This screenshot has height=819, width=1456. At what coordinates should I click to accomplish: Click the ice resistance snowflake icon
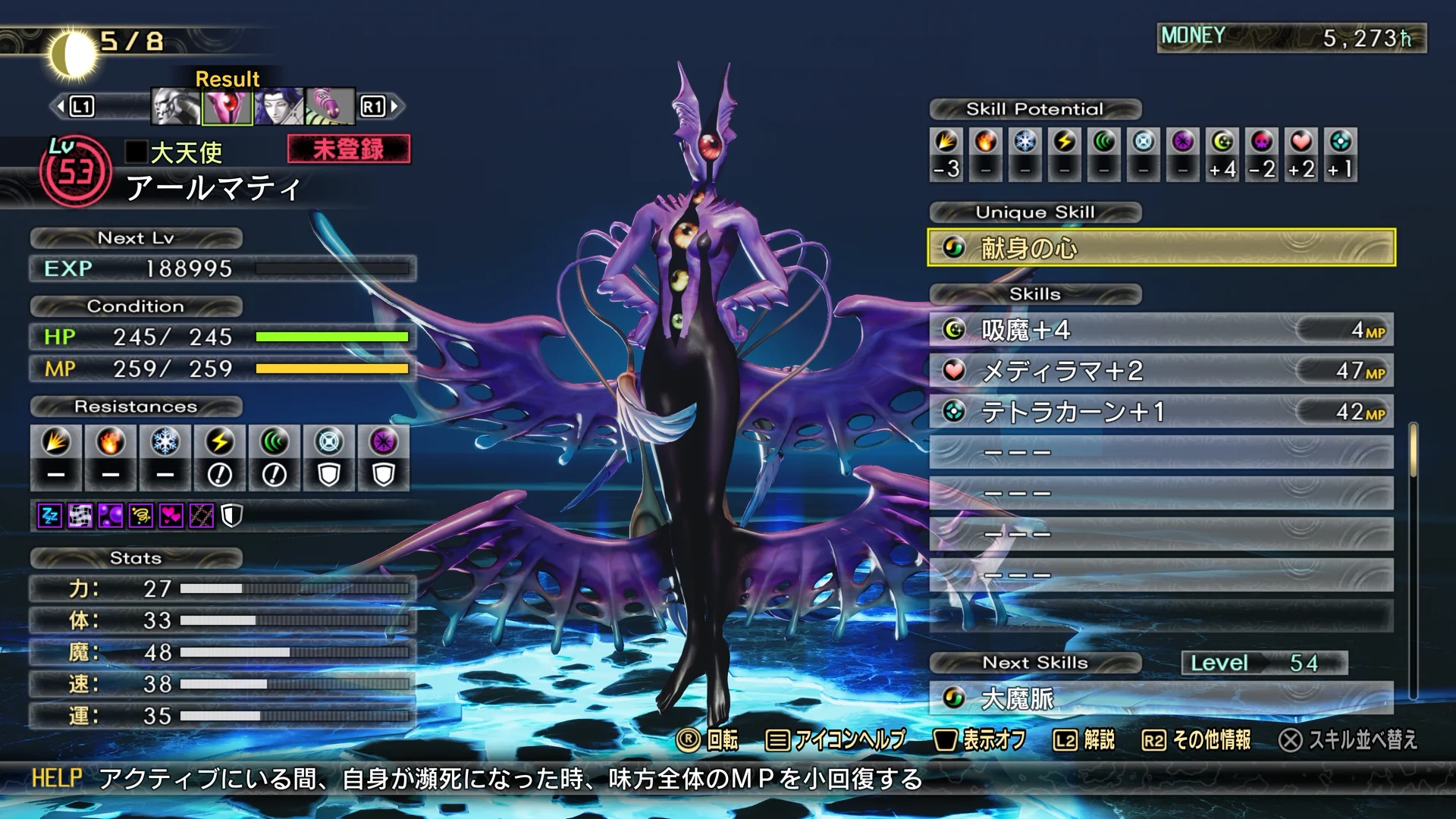[165, 441]
